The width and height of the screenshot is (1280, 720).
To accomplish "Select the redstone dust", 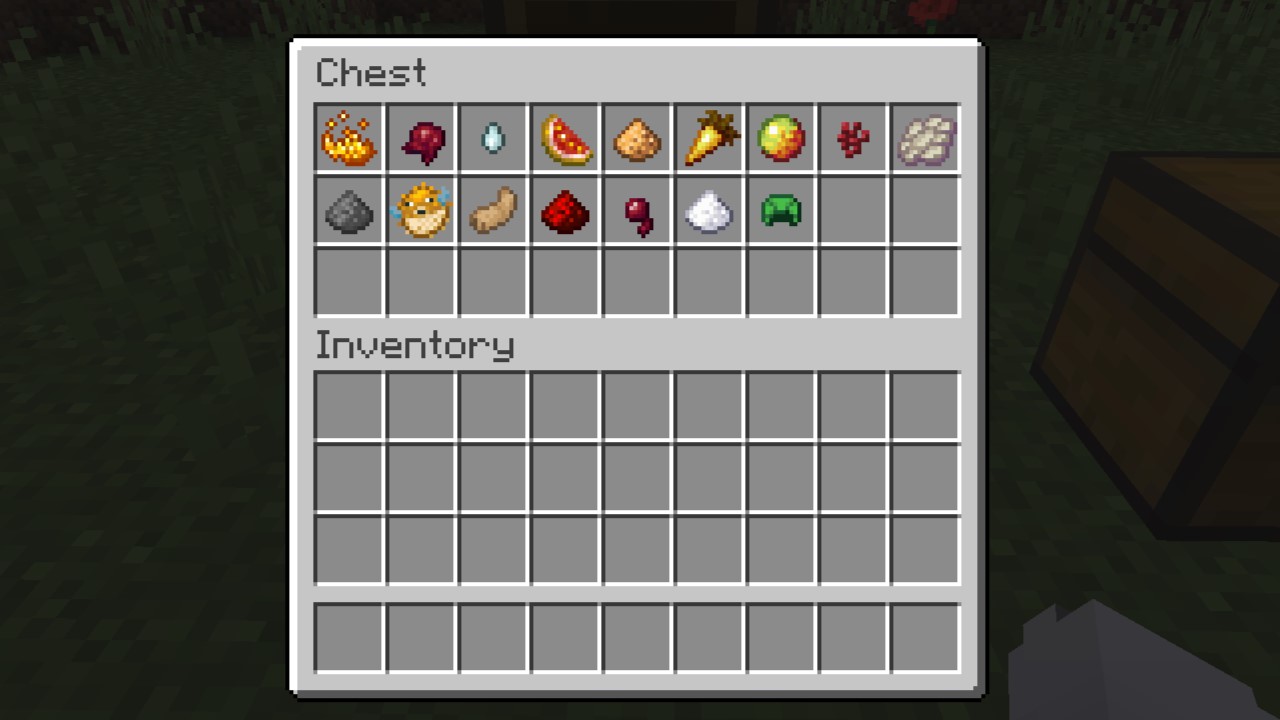I will pyautogui.click(x=564, y=211).
